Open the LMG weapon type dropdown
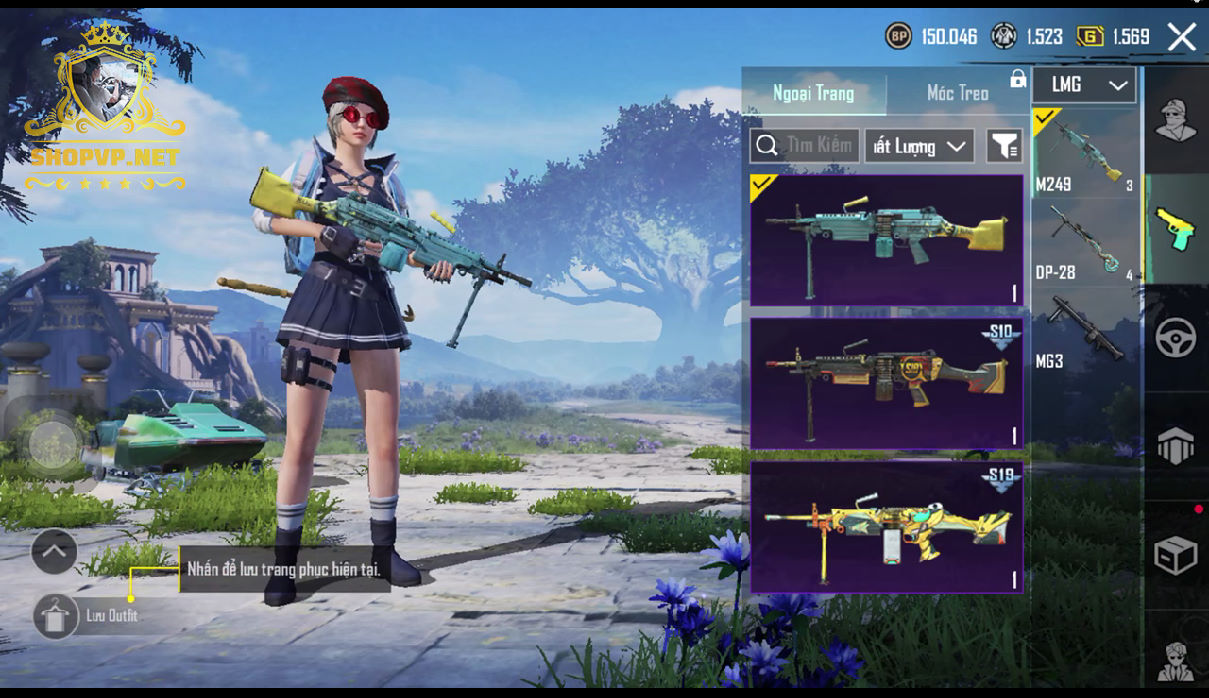This screenshot has width=1209, height=698. click(x=1085, y=85)
